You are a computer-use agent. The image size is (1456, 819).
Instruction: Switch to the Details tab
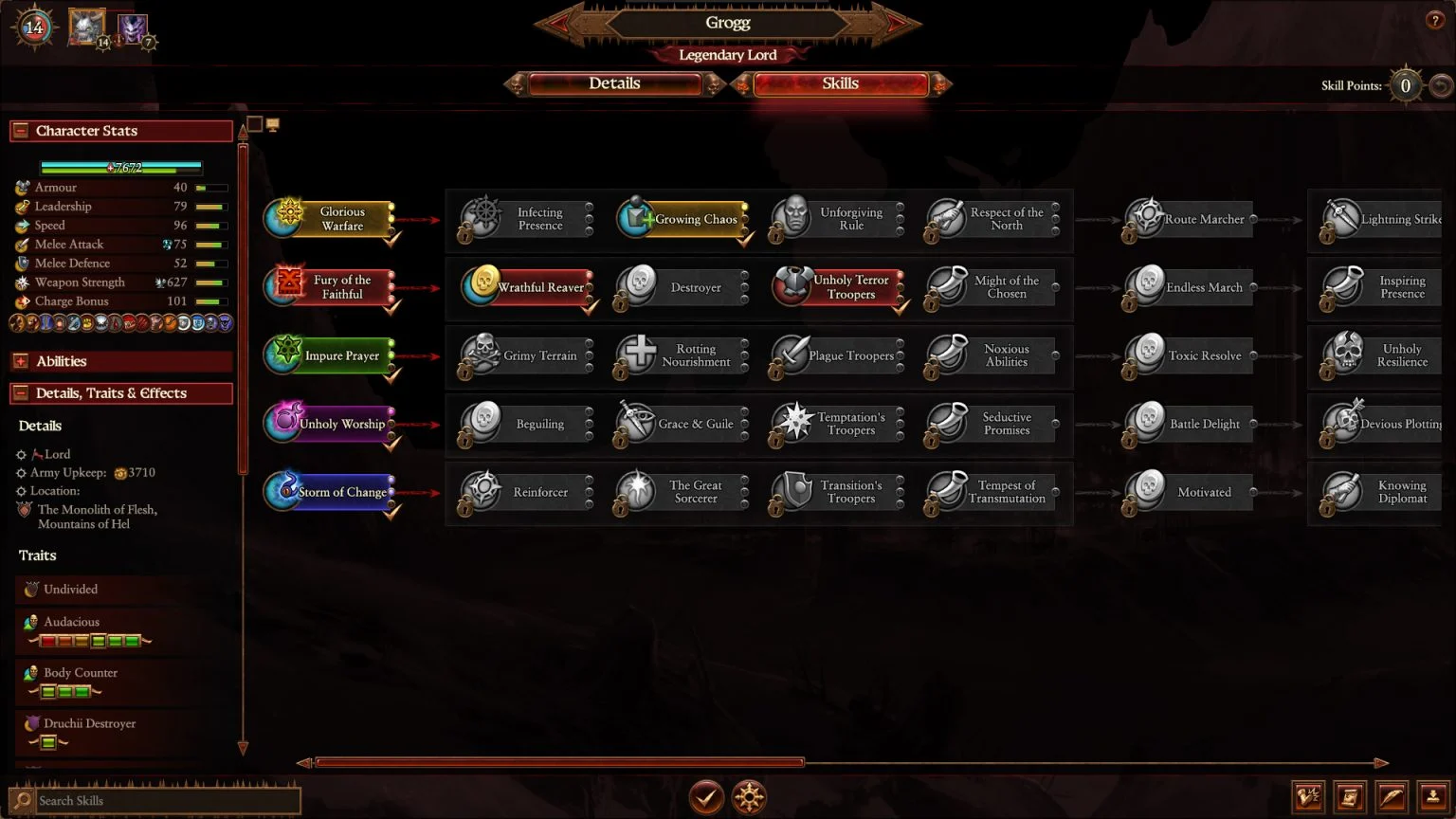615,83
